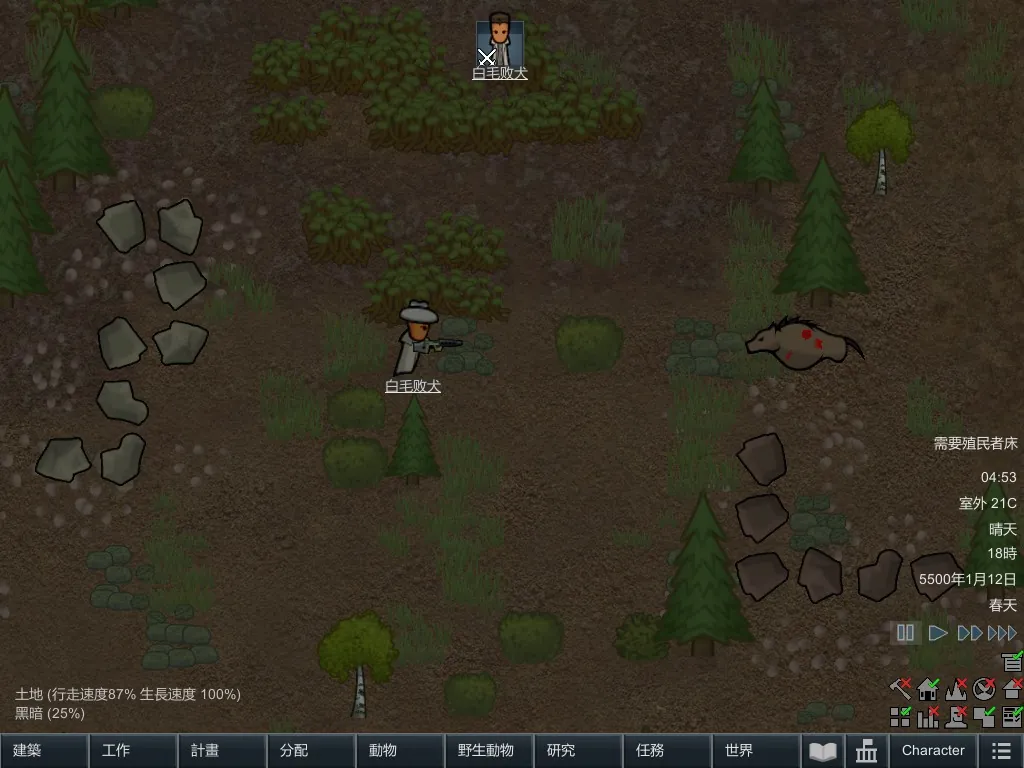Select colonist portrait at top of screen
Screen dimensions: 1024x768
tap(500, 40)
